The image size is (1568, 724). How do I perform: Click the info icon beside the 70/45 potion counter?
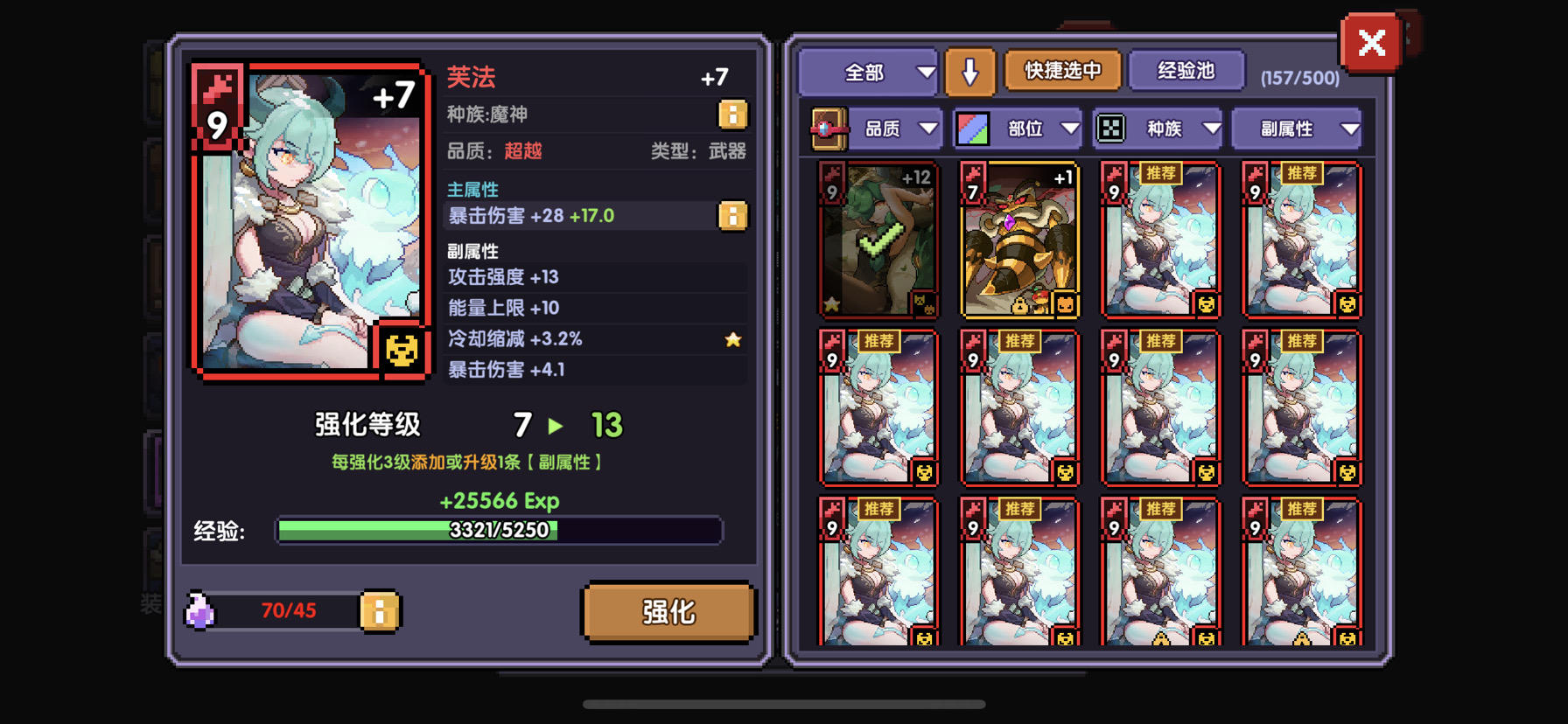[380, 611]
